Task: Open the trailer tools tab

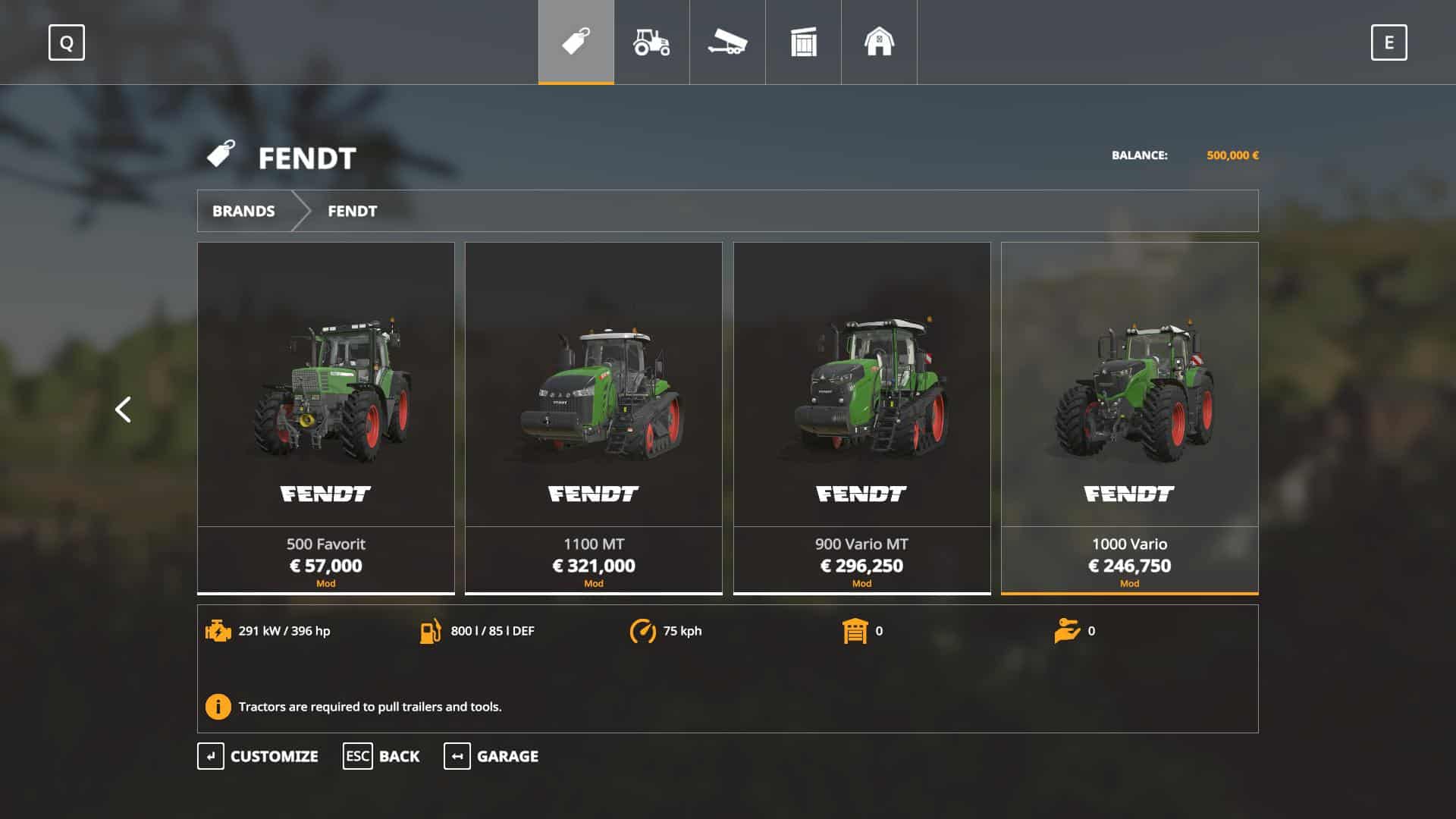Action: coord(727,42)
